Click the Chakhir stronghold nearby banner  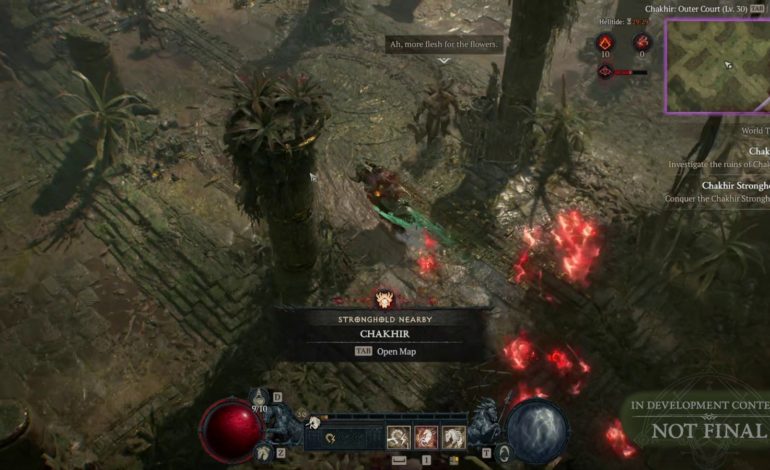coord(383,333)
